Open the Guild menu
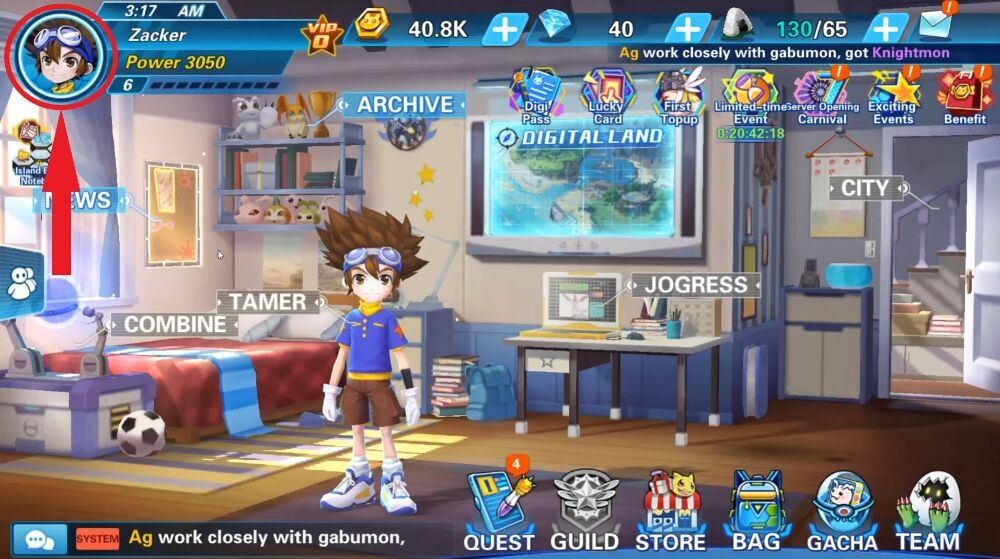 point(586,512)
